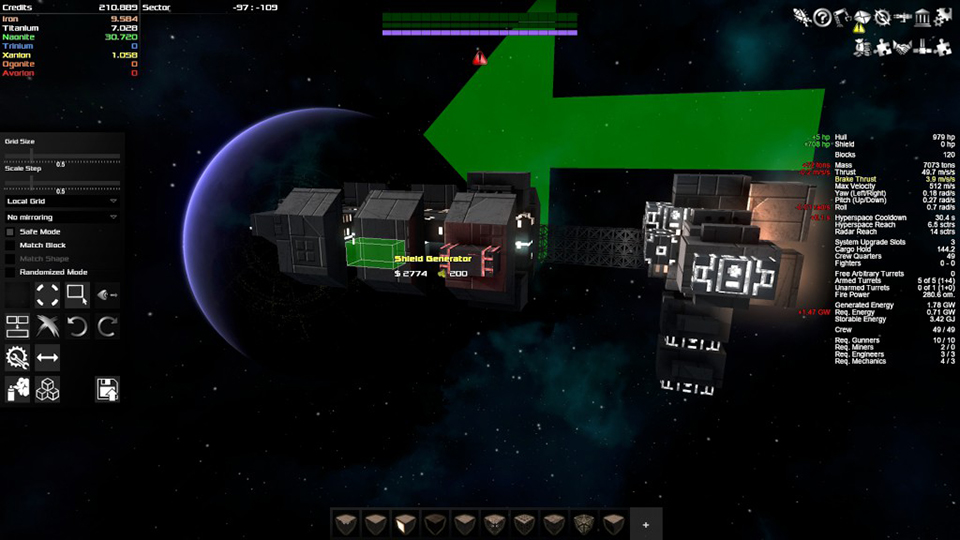960x540 pixels.
Task: Enable the Safe Mode checkbox
Action: click(11, 231)
